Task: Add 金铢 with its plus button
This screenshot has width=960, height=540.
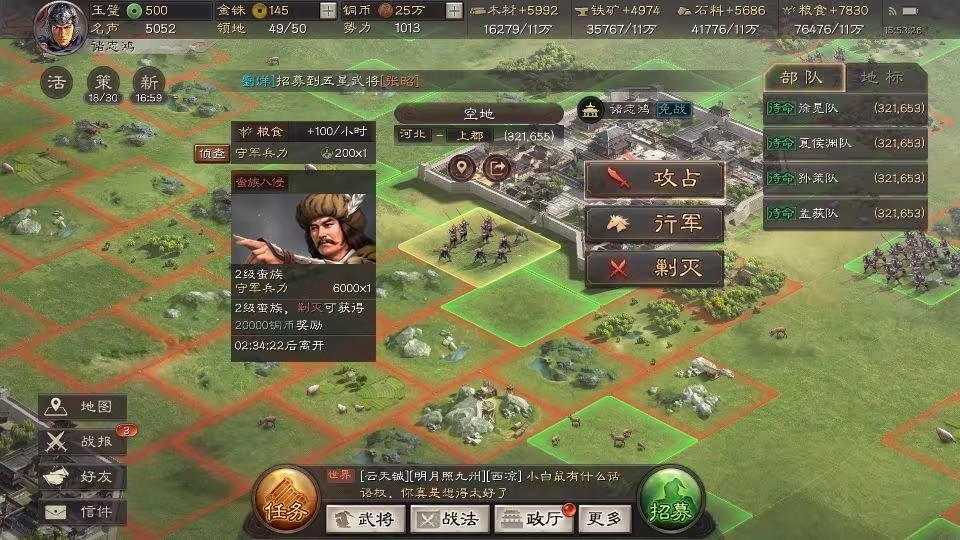Action: (x=328, y=11)
